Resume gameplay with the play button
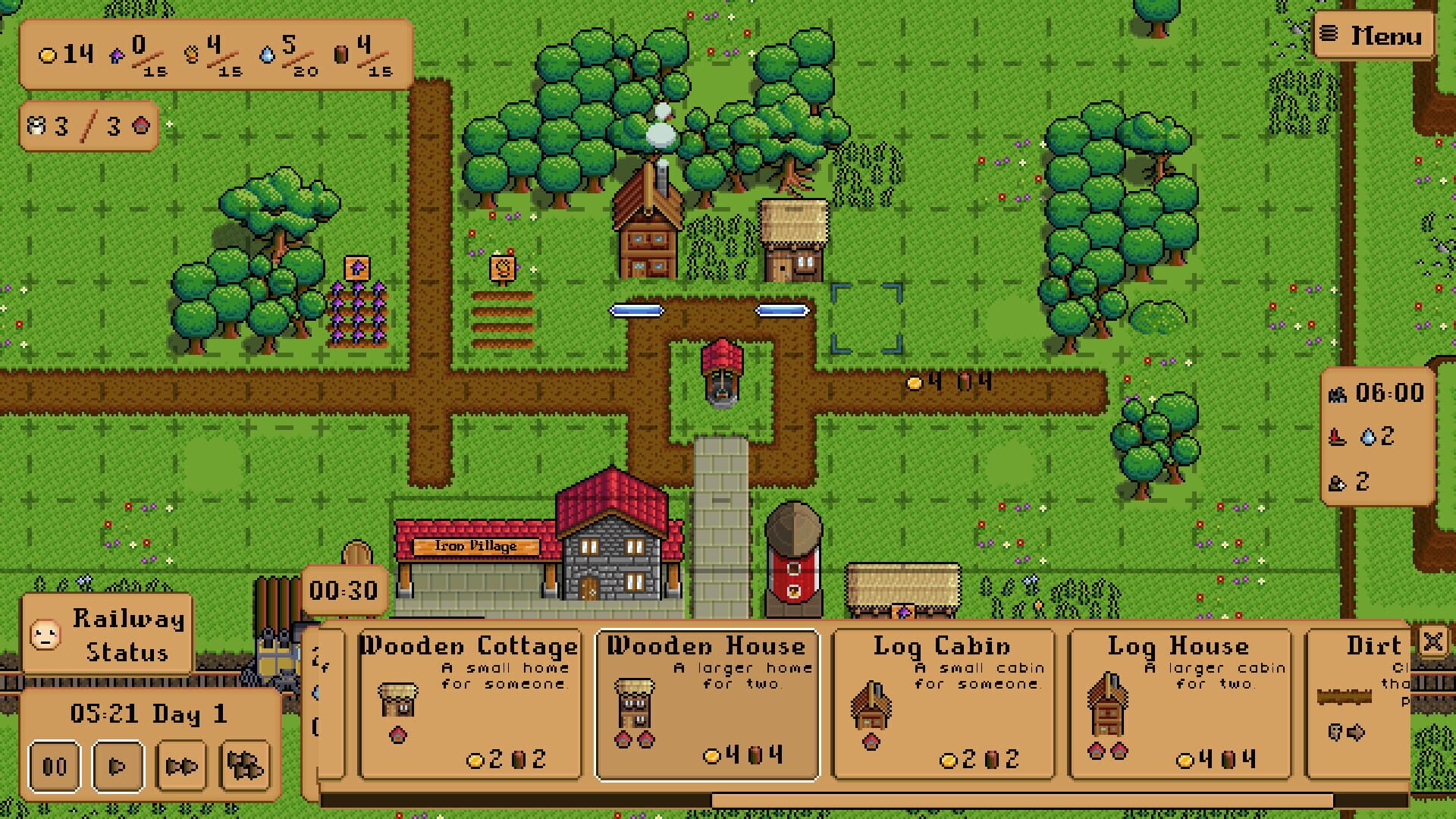The height and width of the screenshot is (819, 1456). [x=118, y=765]
